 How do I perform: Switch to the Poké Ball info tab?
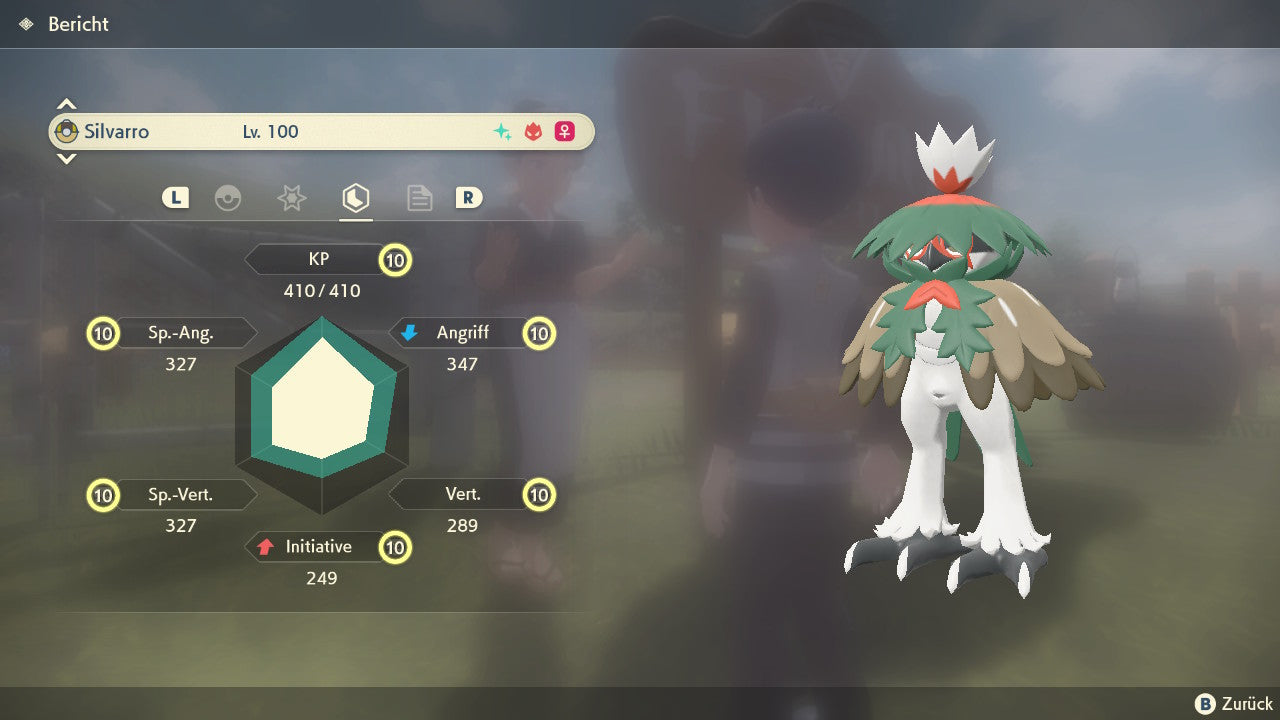pos(228,198)
